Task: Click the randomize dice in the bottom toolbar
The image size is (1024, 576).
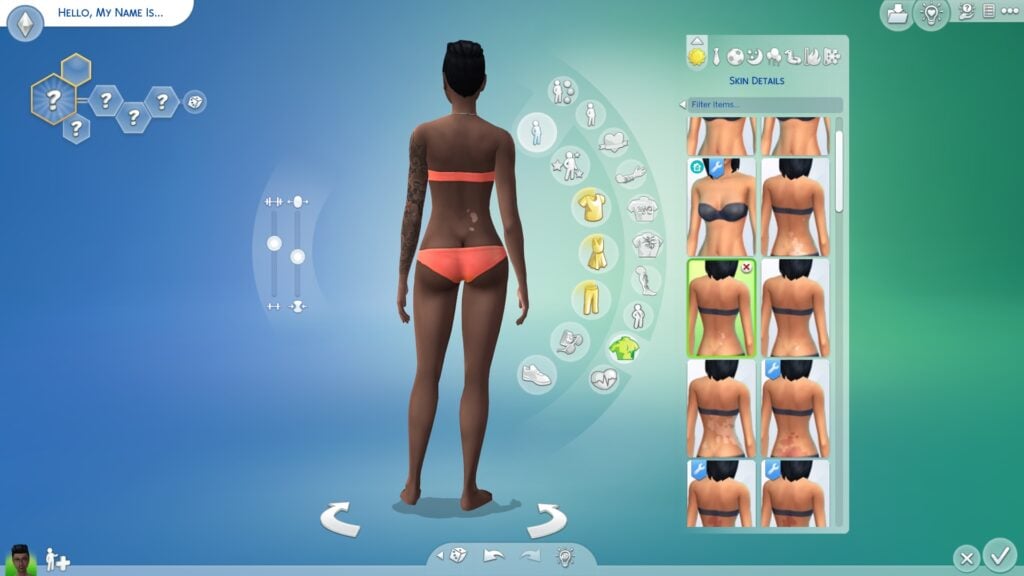Action: [456, 556]
